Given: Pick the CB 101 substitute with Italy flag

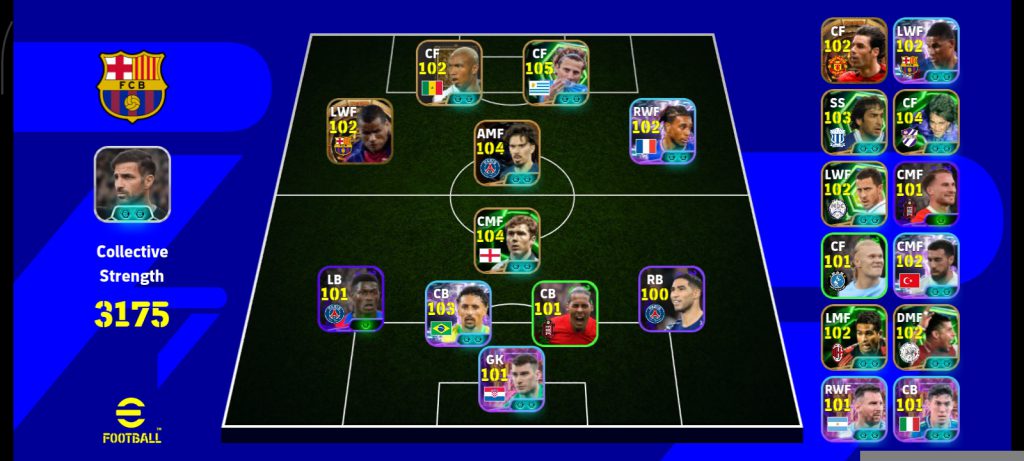Looking at the screenshot, I should tap(926, 409).
